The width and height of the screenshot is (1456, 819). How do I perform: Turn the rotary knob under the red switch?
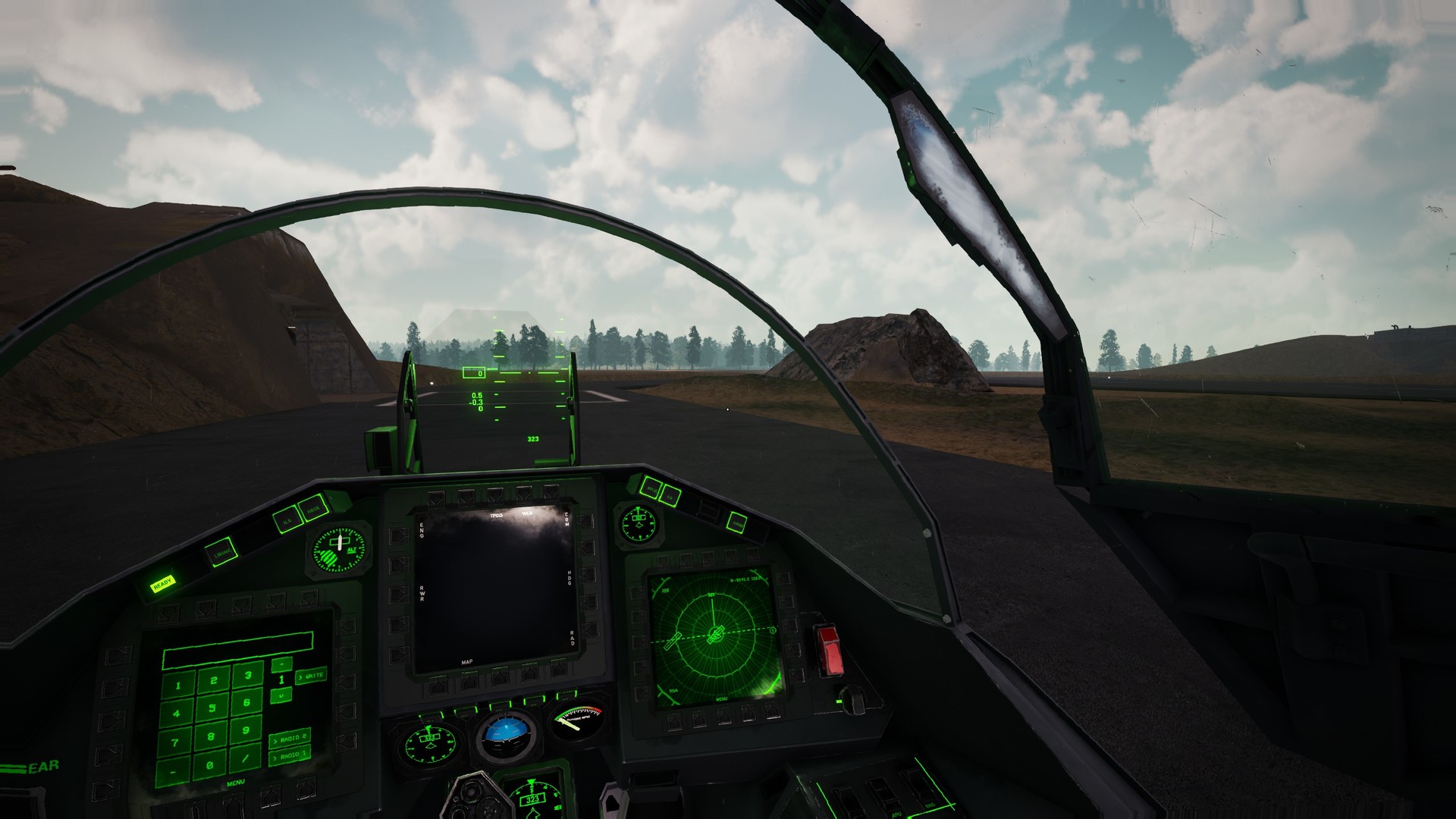[852, 699]
